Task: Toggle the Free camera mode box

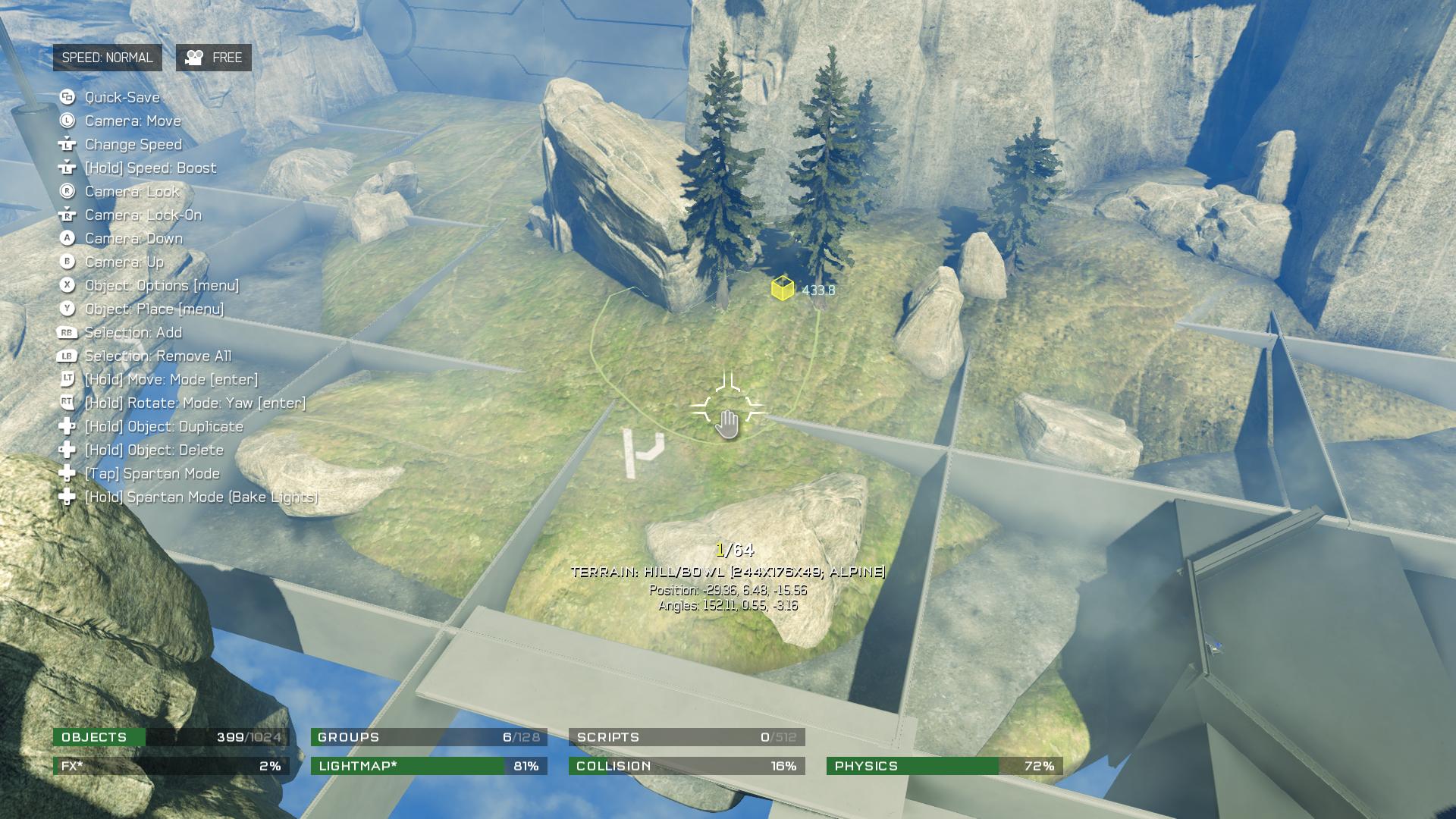Action: pyautogui.click(x=214, y=58)
